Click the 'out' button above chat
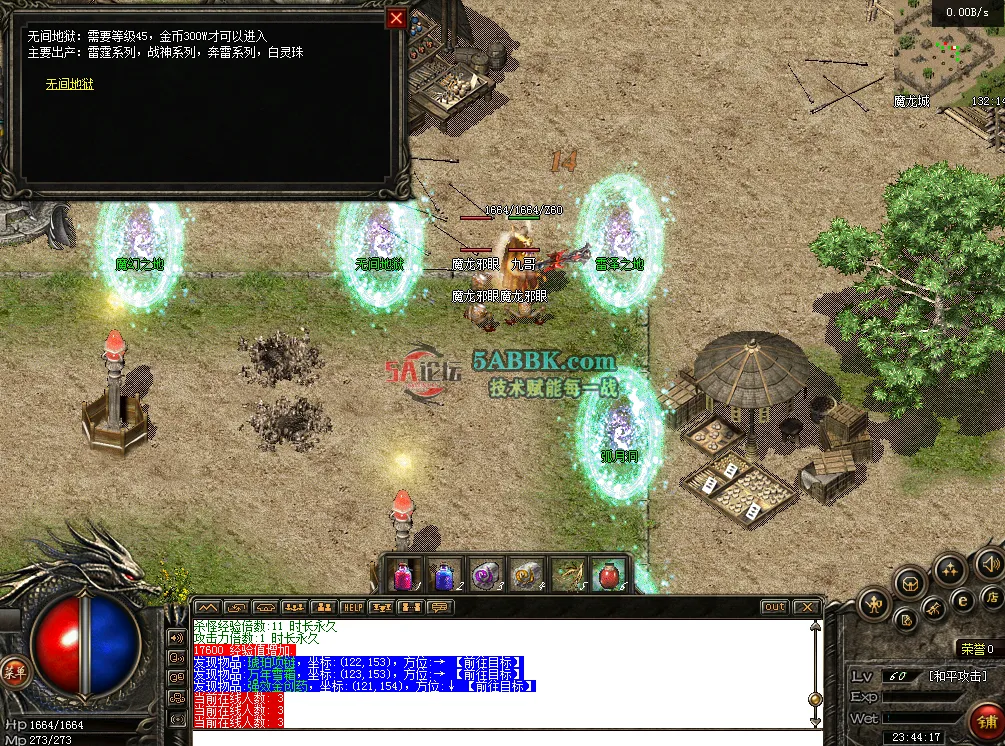The width and height of the screenshot is (1005, 746). 774,607
